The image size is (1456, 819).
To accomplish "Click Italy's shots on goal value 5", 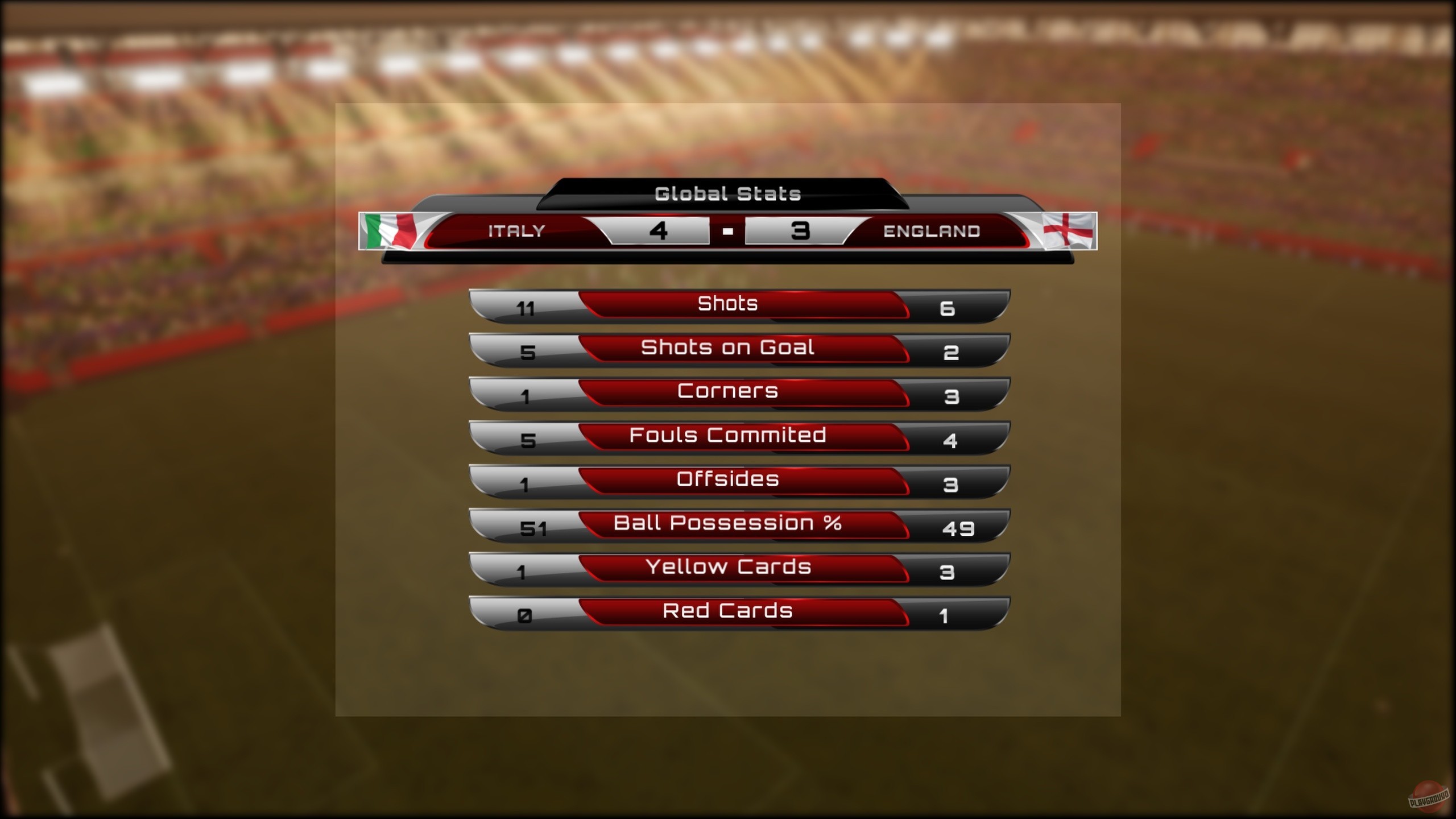I will (529, 352).
